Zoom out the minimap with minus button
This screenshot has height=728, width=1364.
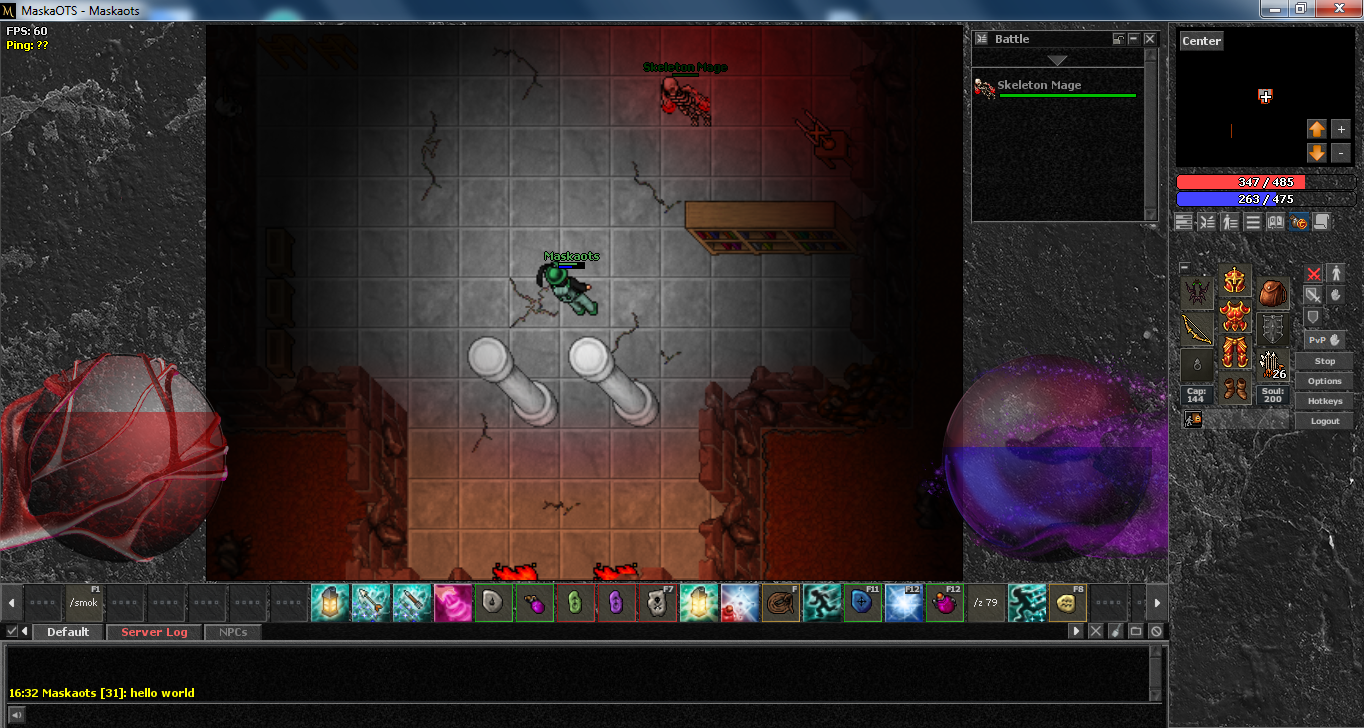click(x=1341, y=153)
